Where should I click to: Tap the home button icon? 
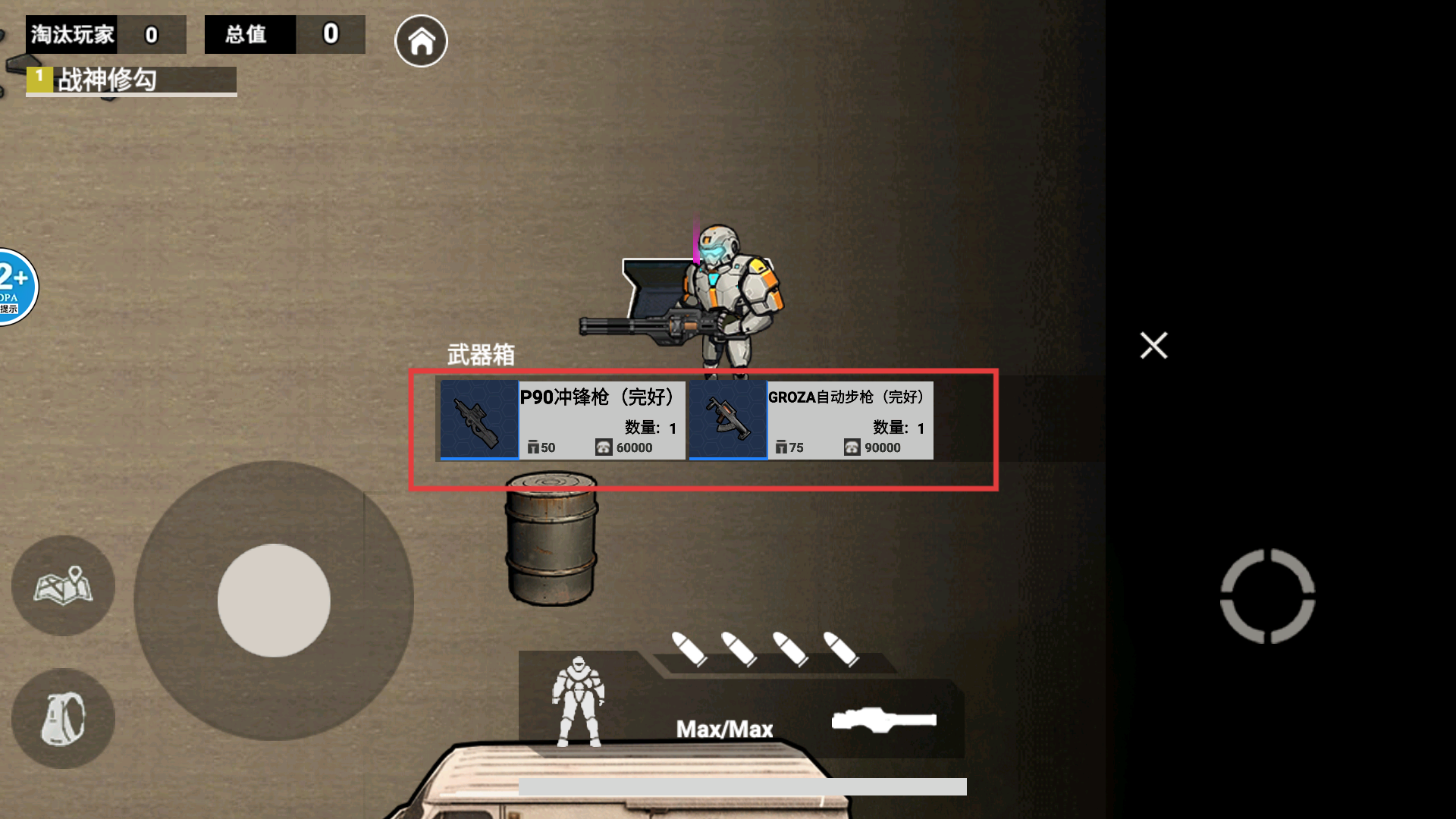pyautogui.click(x=421, y=41)
